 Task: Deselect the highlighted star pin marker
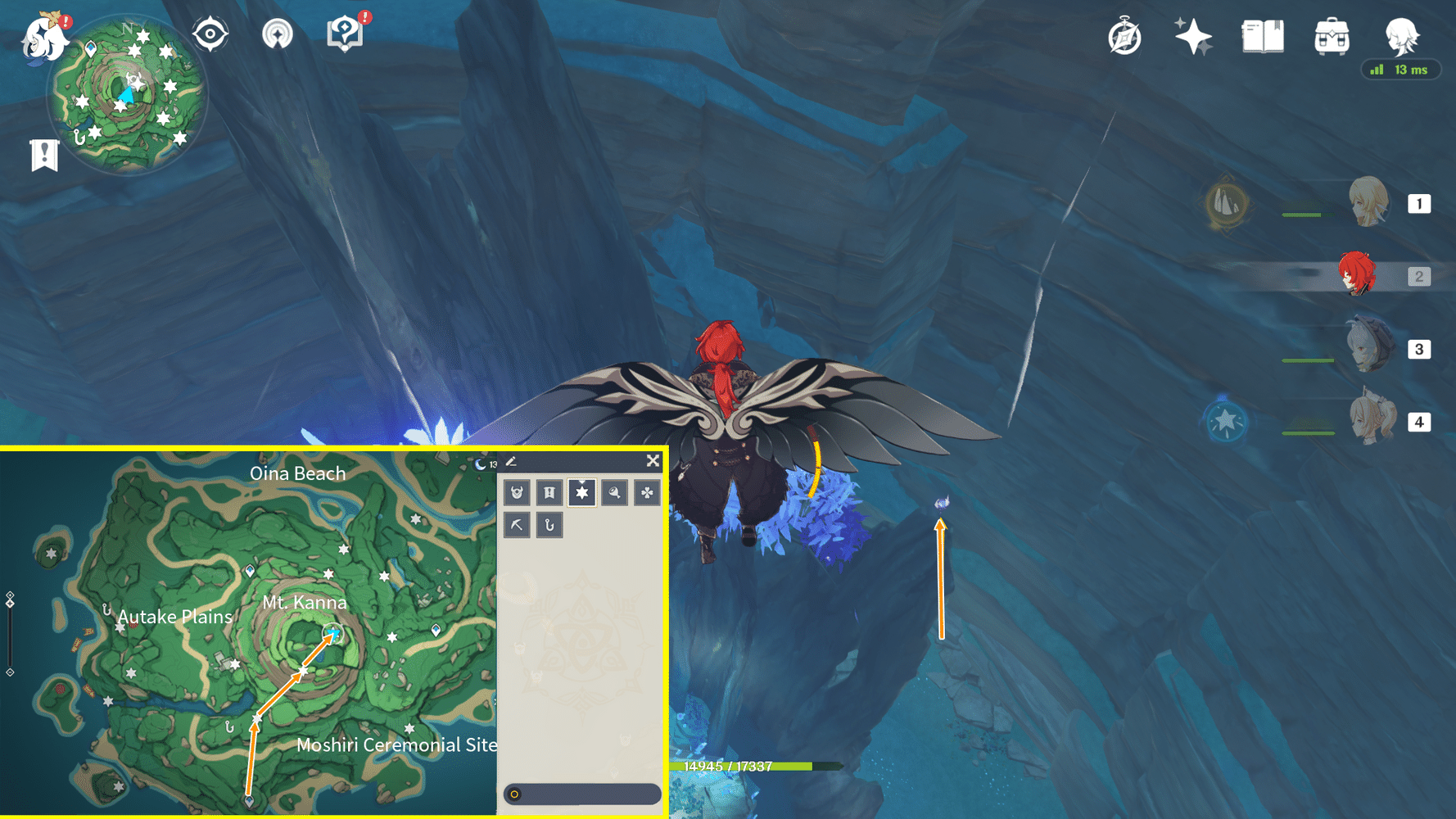pyautogui.click(x=582, y=493)
